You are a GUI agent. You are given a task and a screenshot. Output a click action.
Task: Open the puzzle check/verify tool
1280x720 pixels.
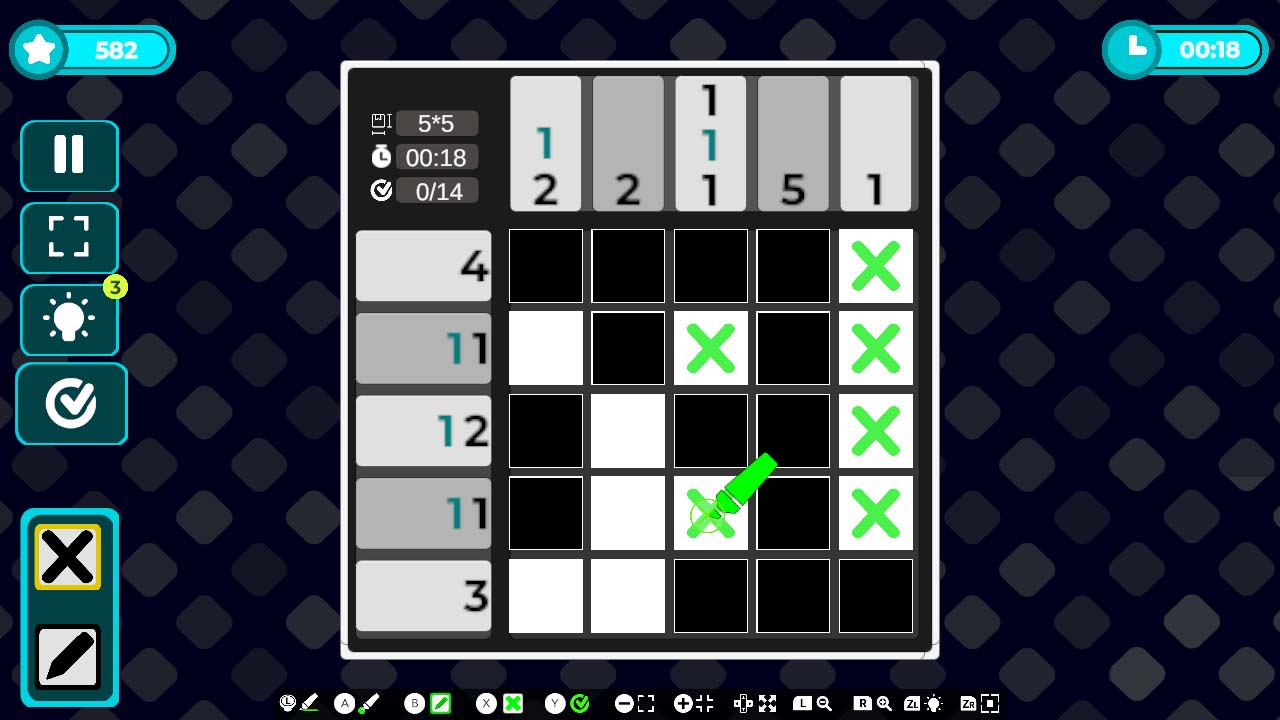pos(71,403)
